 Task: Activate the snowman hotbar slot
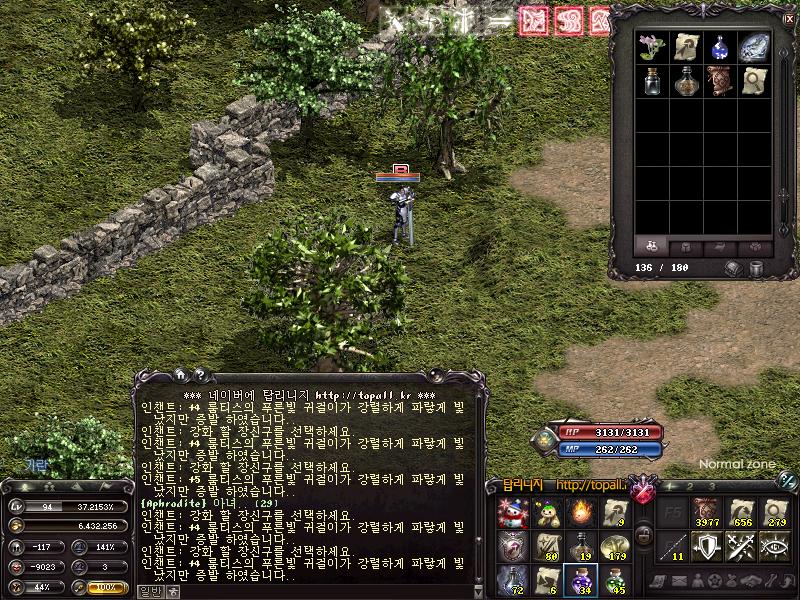pos(514,513)
